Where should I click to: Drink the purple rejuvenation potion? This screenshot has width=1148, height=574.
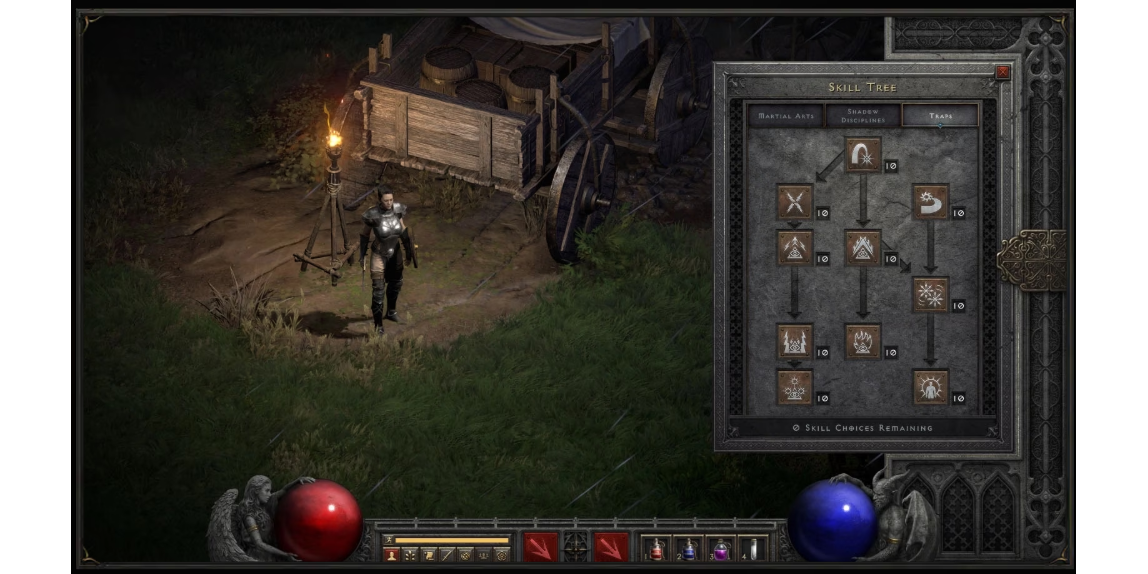pos(720,548)
